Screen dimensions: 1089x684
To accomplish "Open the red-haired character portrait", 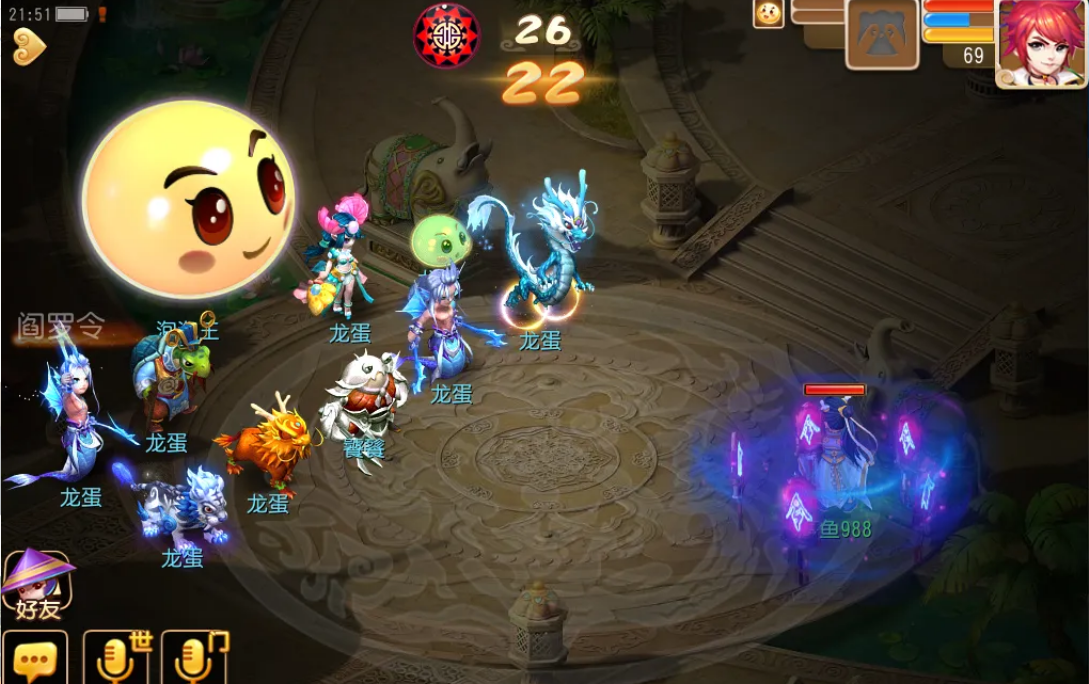I will (1040, 43).
